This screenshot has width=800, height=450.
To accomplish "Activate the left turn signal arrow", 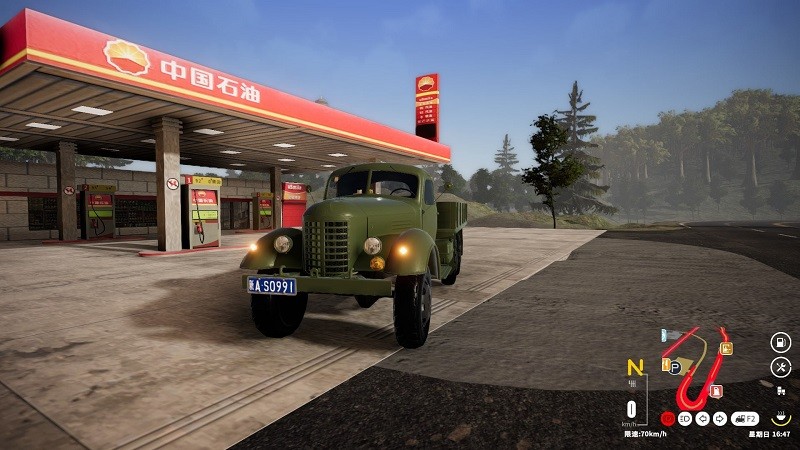I will click(x=703, y=419).
